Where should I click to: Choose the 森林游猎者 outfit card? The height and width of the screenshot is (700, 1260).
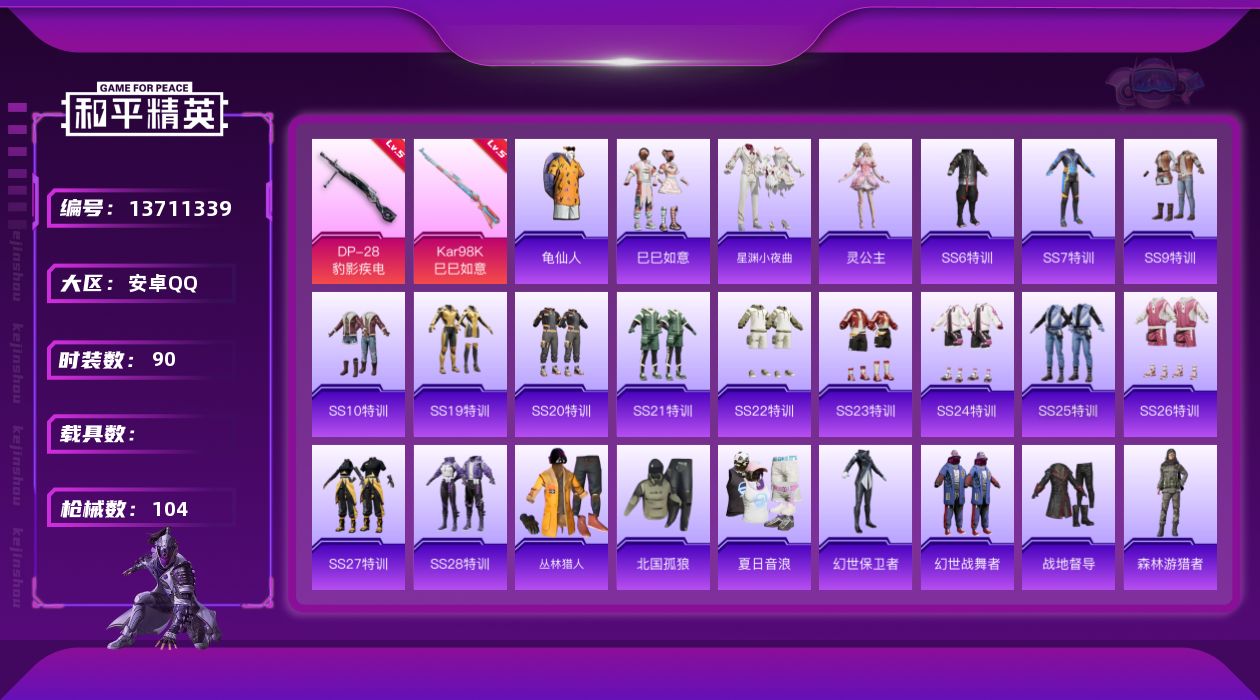pyautogui.click(x=1170, y=517)
